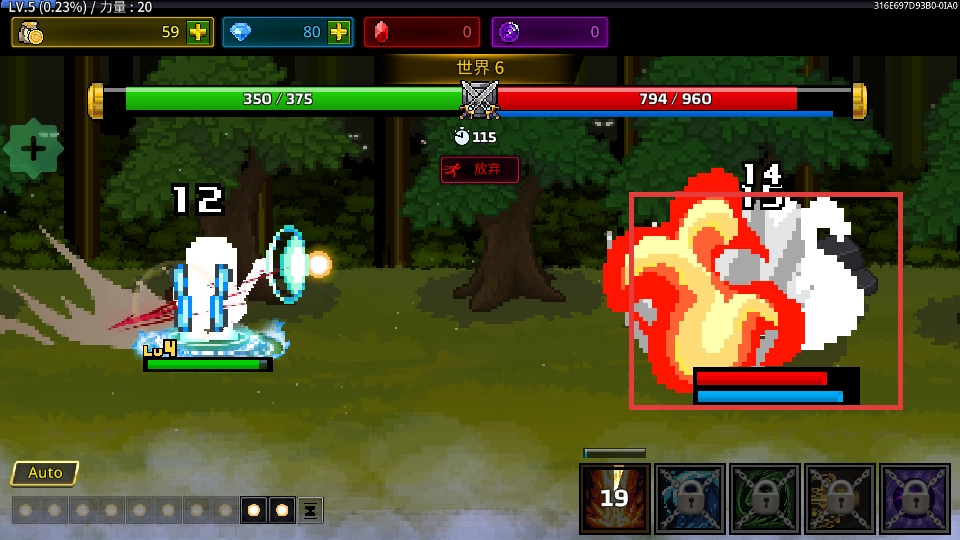Screen dimensions: 960x540
Task: Open the green hexagon plus button
Action: tap(33, 150)
